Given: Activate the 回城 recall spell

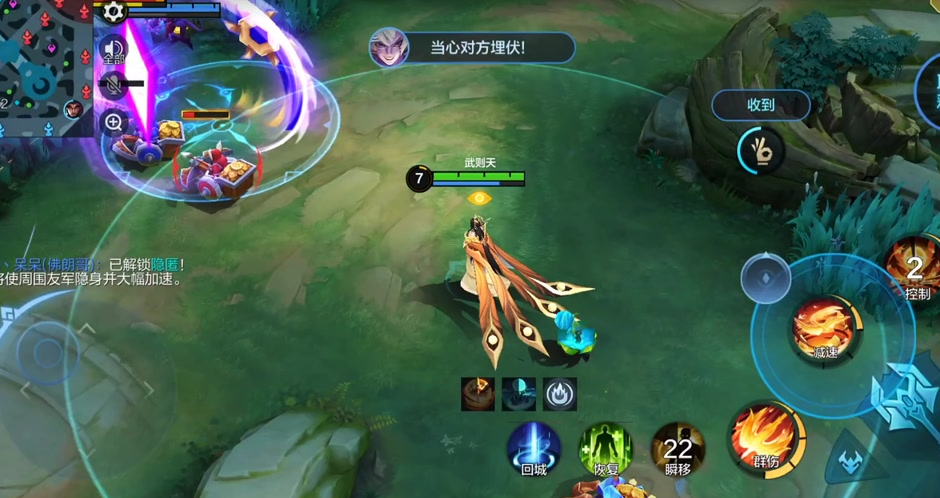Looking at the screenshot, I should point(533,447).
